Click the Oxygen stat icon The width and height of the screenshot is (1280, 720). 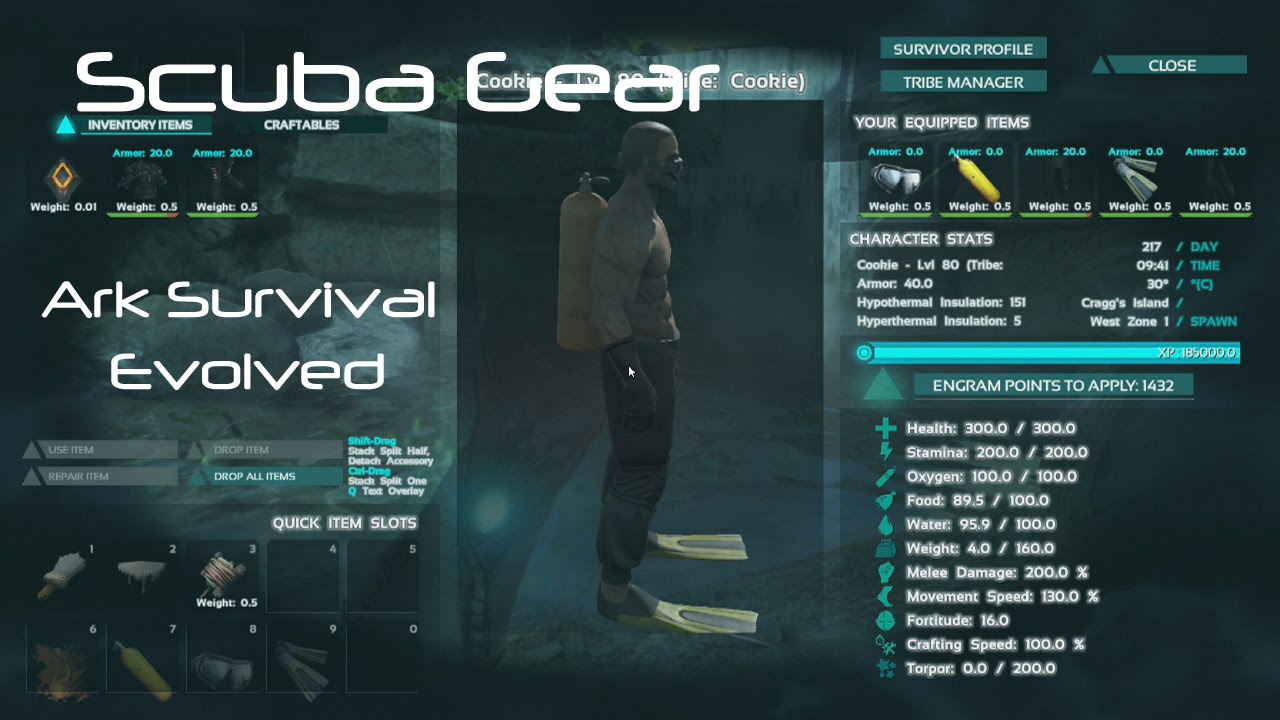click(x=884, y=476)
